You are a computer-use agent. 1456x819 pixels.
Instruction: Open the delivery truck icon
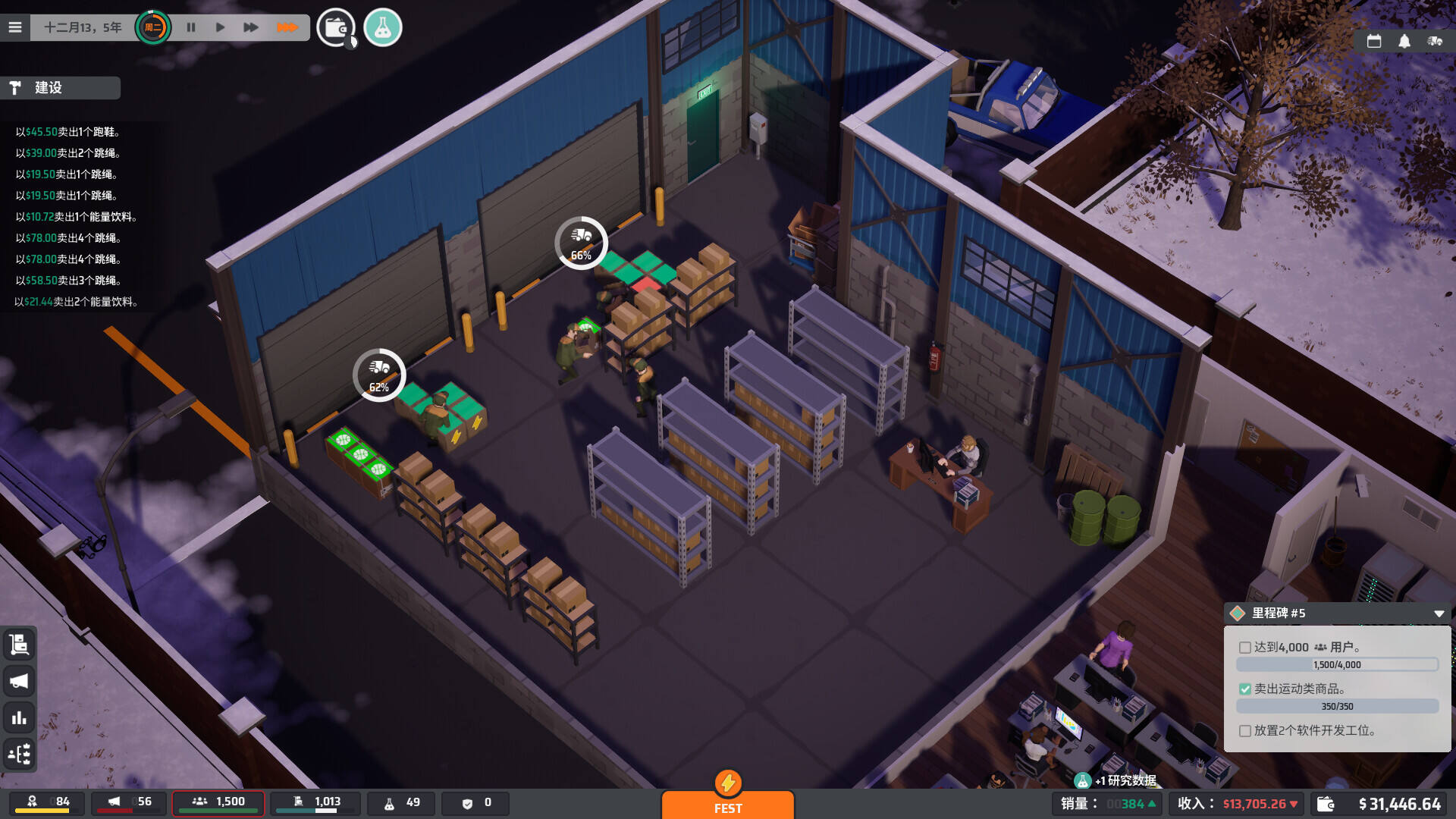coord(1434,42)
